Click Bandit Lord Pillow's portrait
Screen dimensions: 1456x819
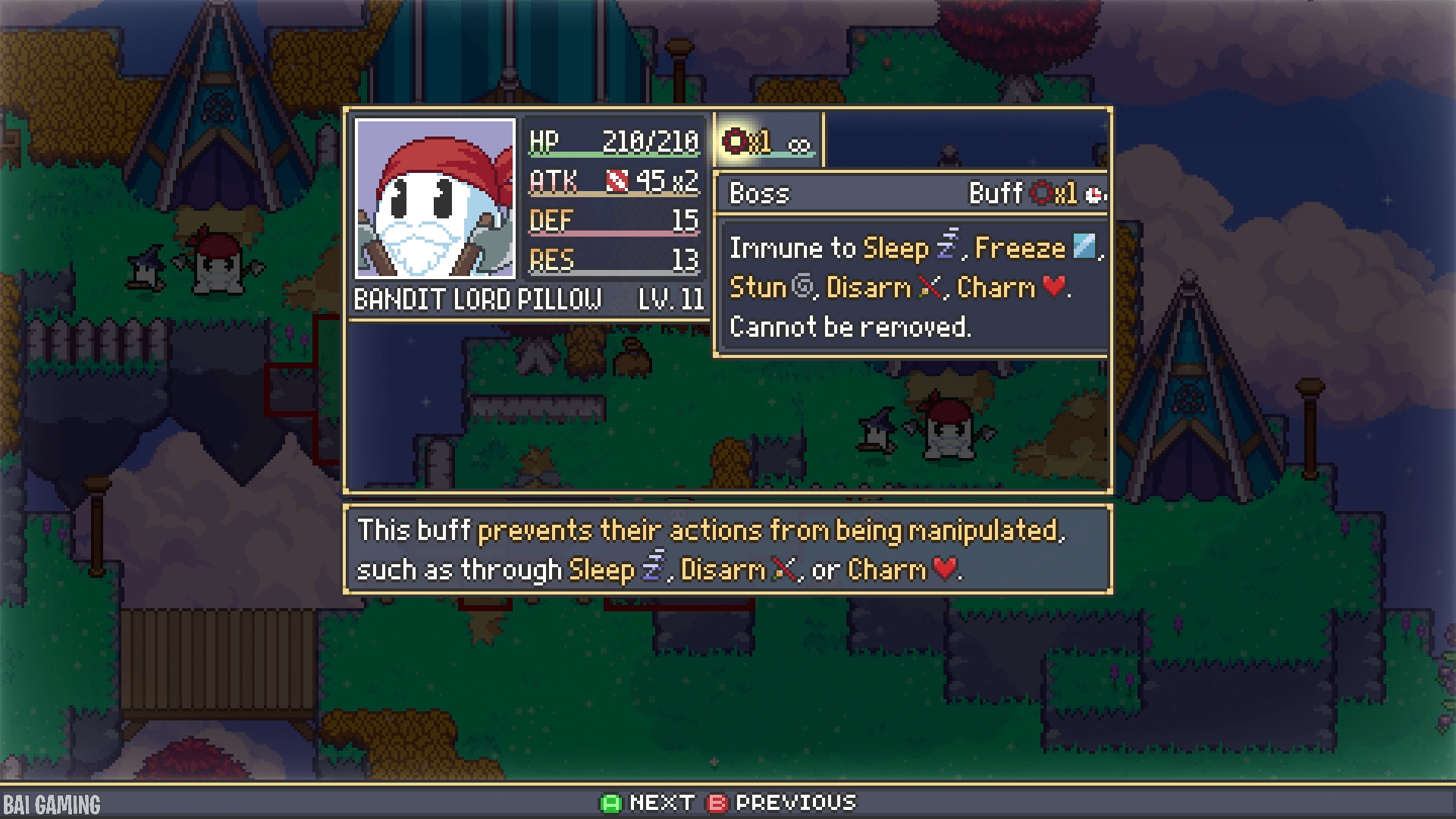pyautogui.click(x=435, y=199)
